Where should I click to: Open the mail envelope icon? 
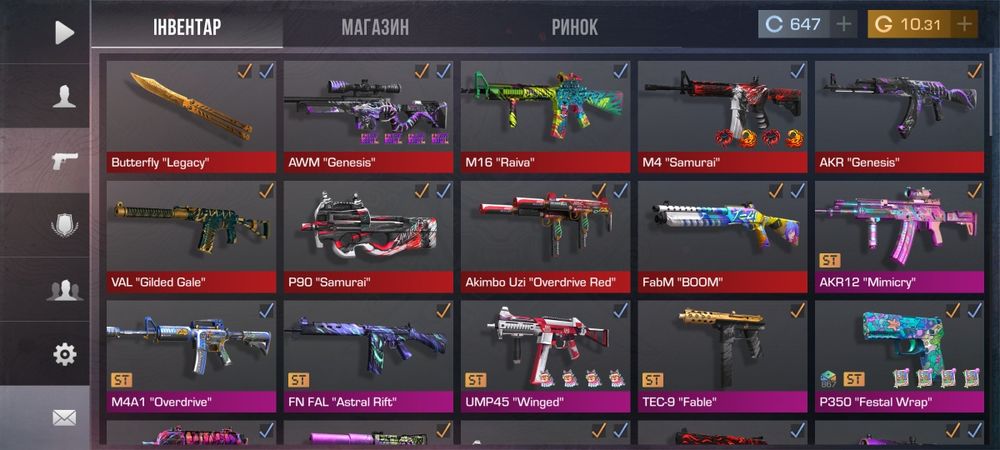tap(64, 417)
